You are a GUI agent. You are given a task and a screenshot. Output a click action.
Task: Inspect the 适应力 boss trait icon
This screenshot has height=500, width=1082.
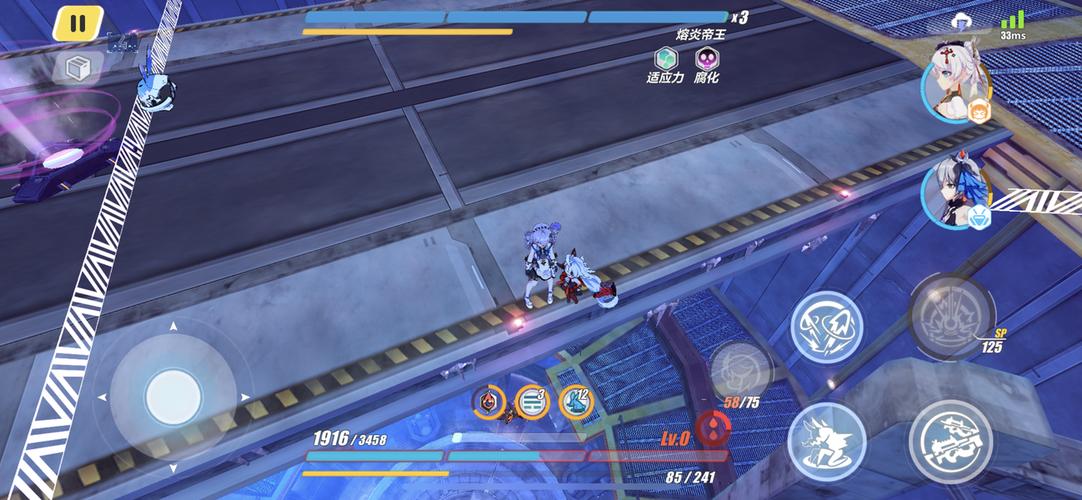[x=665, y=58]
